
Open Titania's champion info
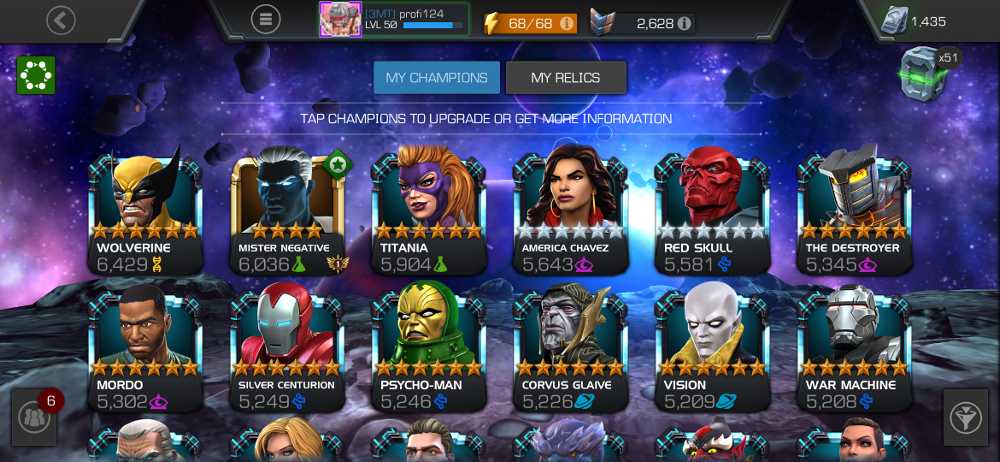pyautogui.click(x=429, y=210)
